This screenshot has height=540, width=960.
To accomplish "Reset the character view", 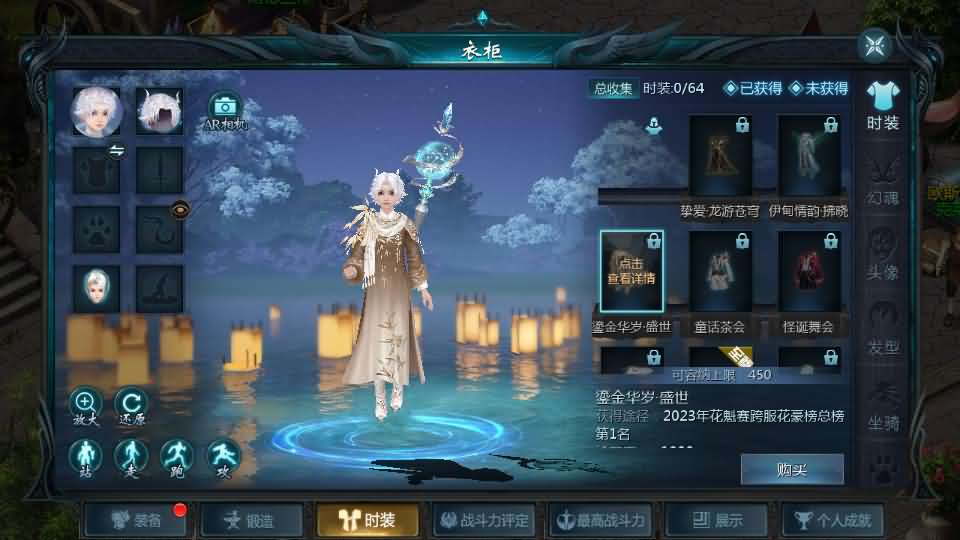I will point(130,404).
